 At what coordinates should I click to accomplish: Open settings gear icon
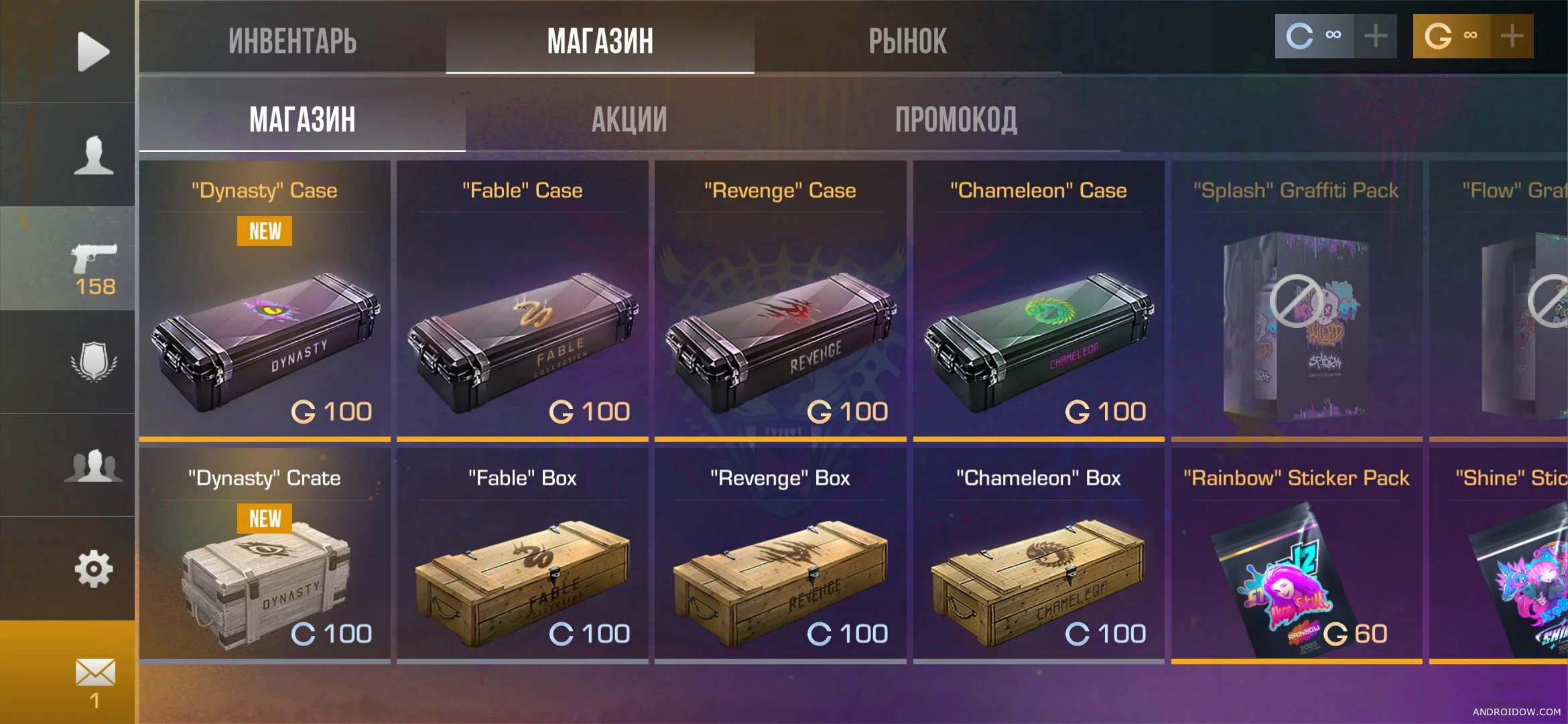pyautogui.click(x=94, y=568)
